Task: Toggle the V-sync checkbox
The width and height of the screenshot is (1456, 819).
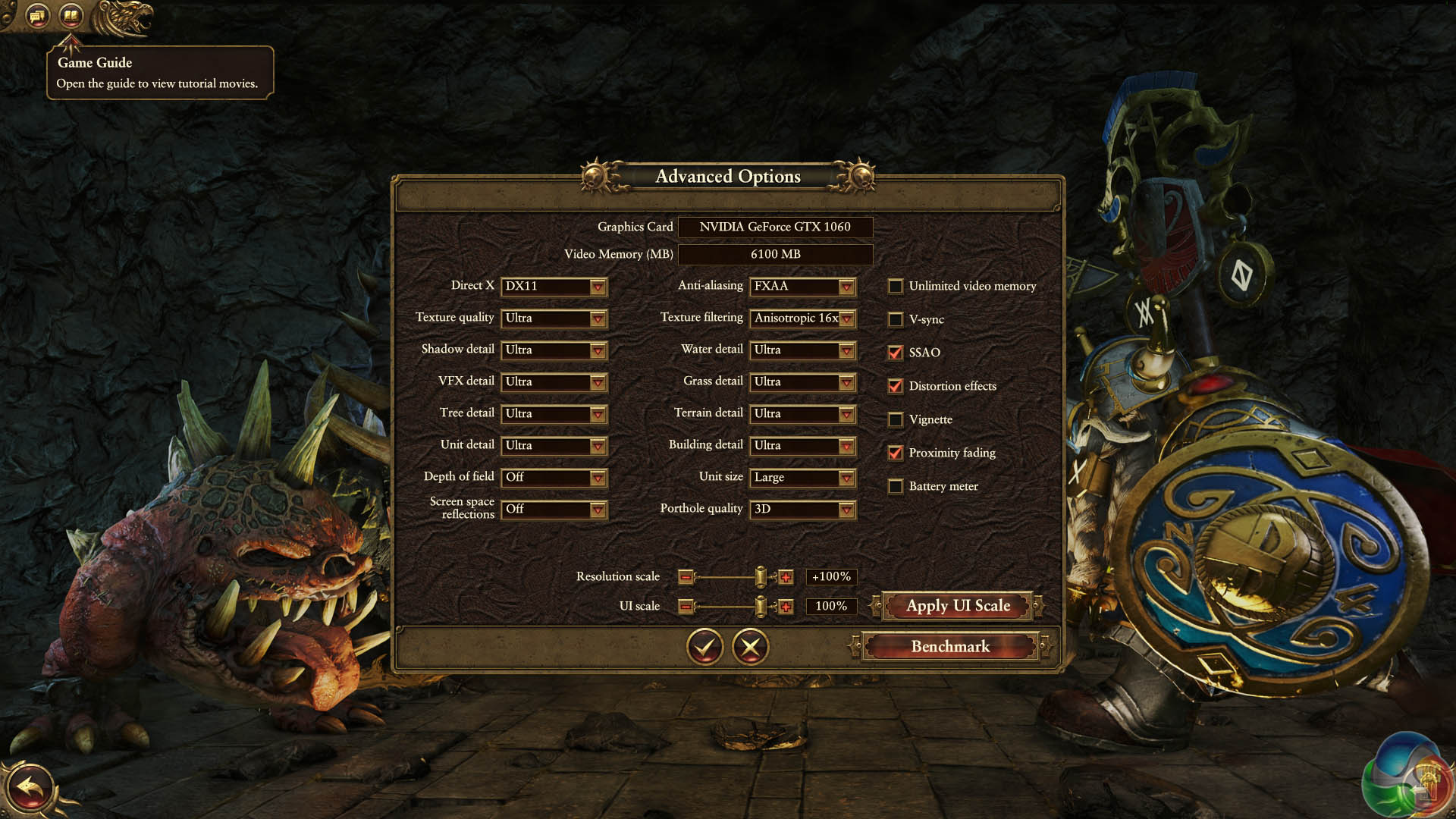Action: (896, 319)
